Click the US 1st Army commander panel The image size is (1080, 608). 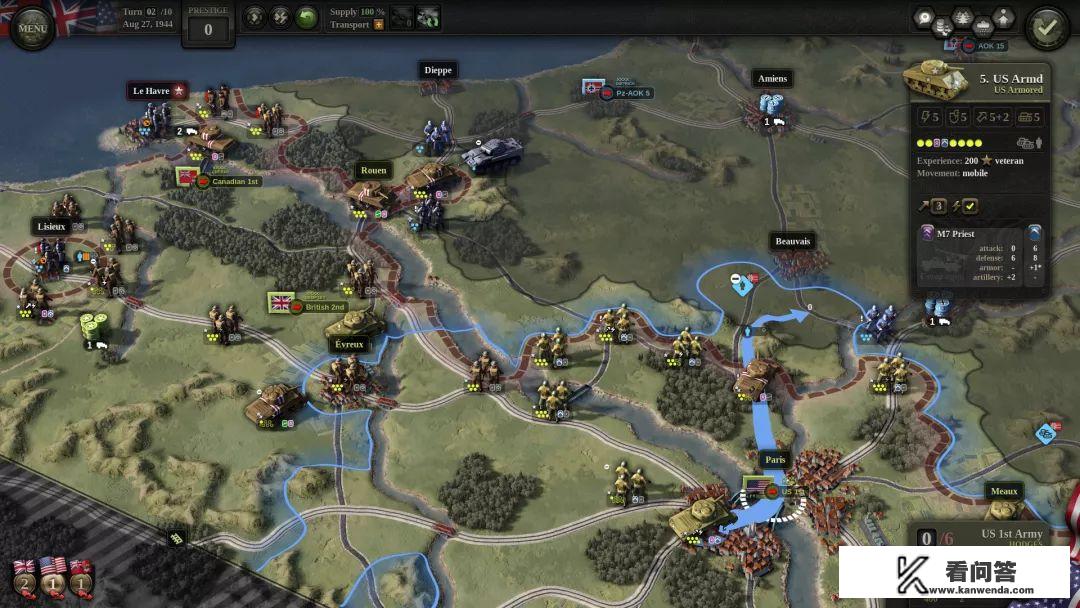coord(1010,536)
